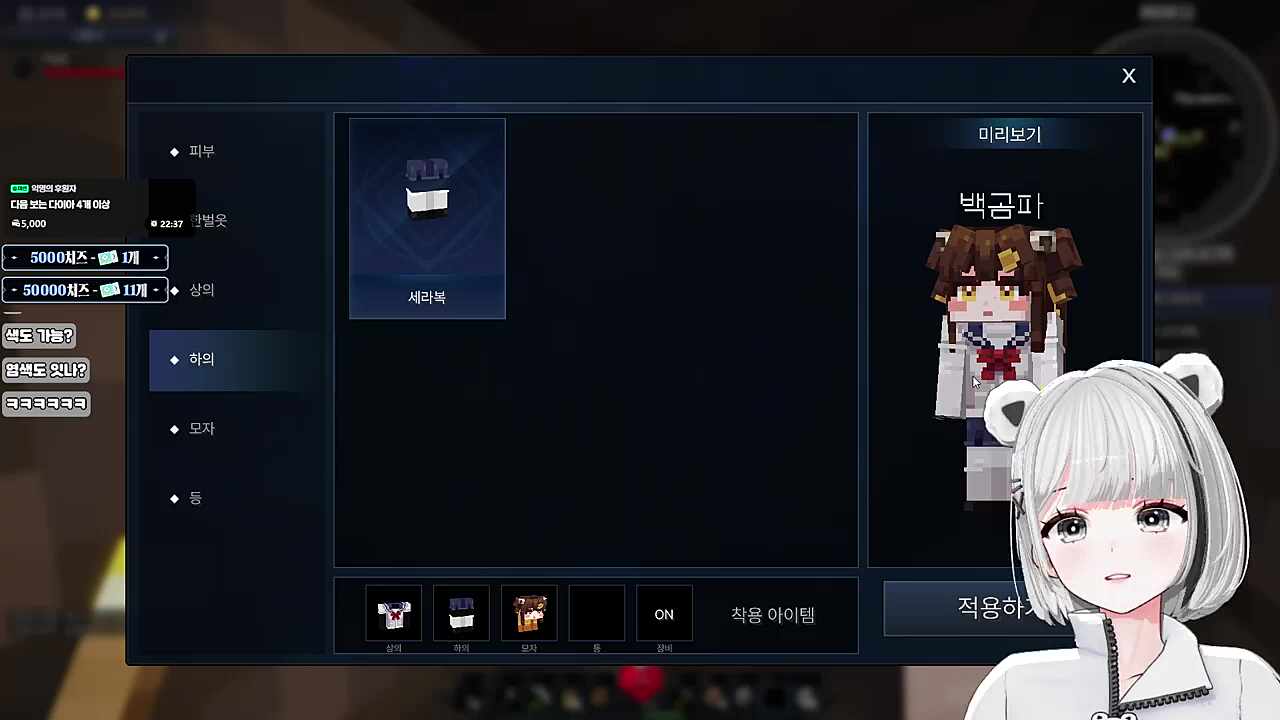Toggle the 한벌옷 outfit category
Screen dimensions: 1280x720
(x=208, y=220)
